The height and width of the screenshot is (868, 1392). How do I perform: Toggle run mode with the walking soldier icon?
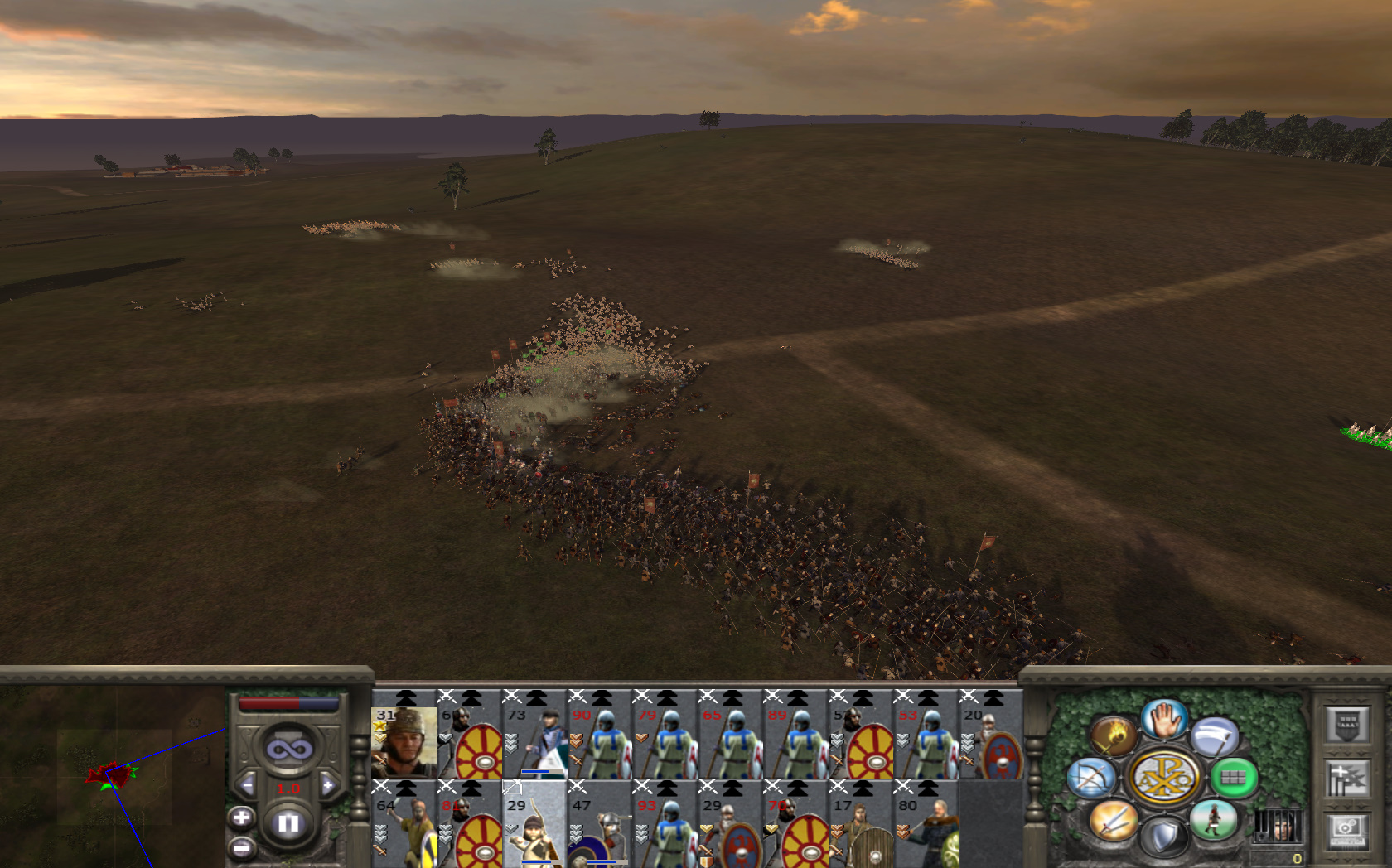click(x=1213, y=820)
